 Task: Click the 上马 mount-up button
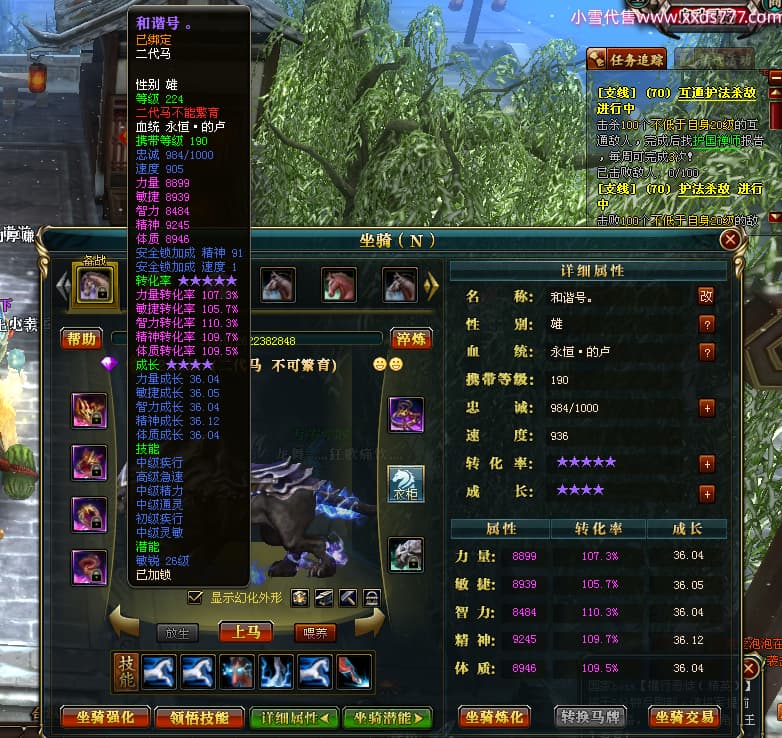click(246, 632)
